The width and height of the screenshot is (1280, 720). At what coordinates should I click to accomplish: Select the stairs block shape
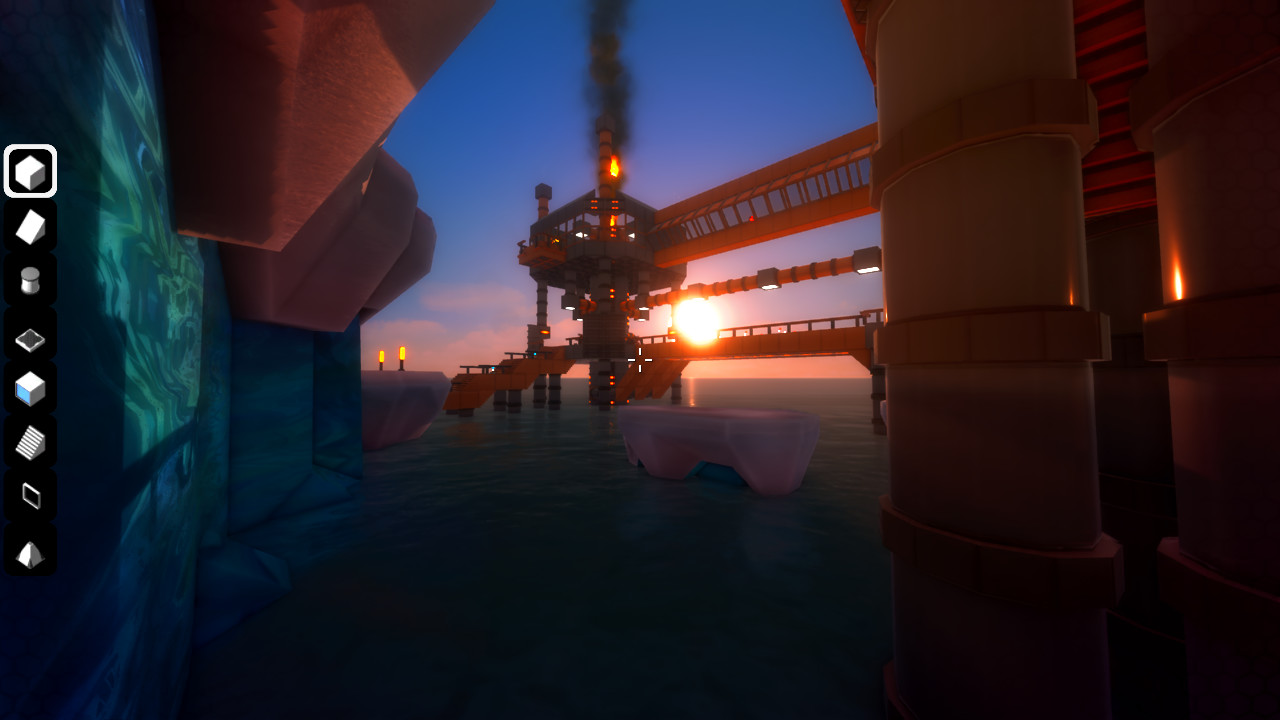tap(30, 444)
